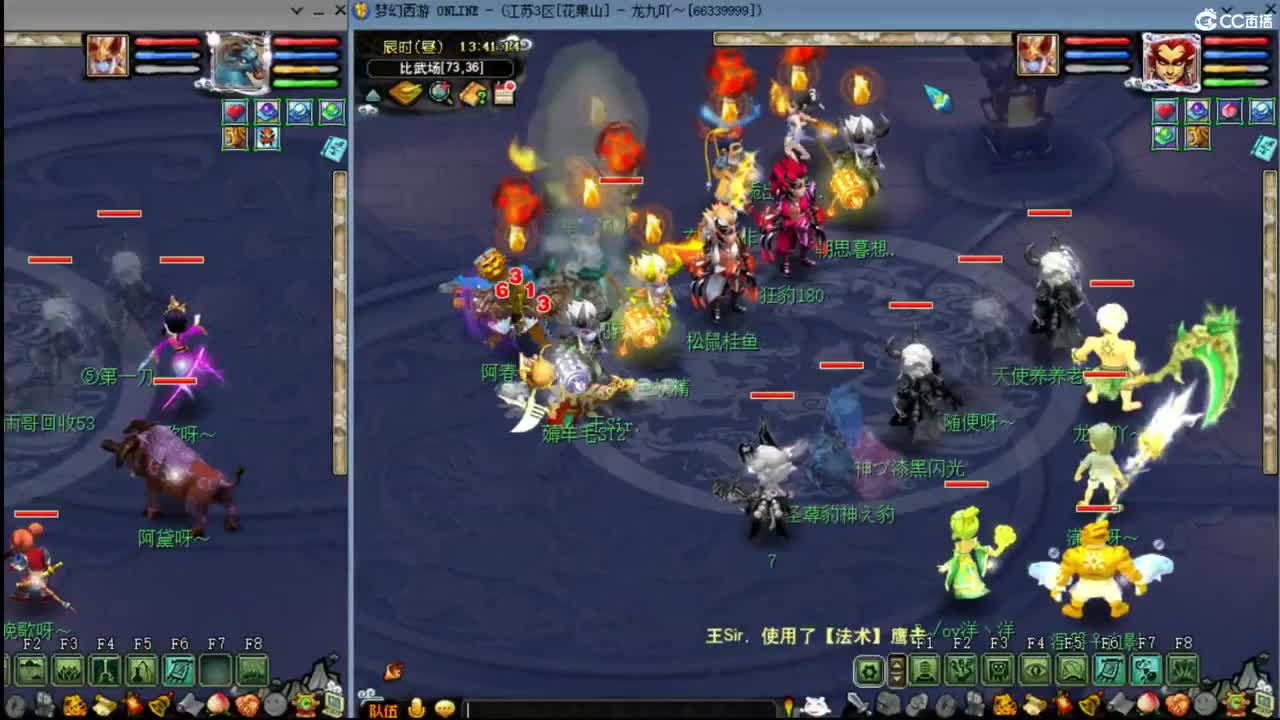The height and width of the screenshot is (720, 1280).
Task: Open the activity calendar icon with red dot
Action: tap(505, 92)
